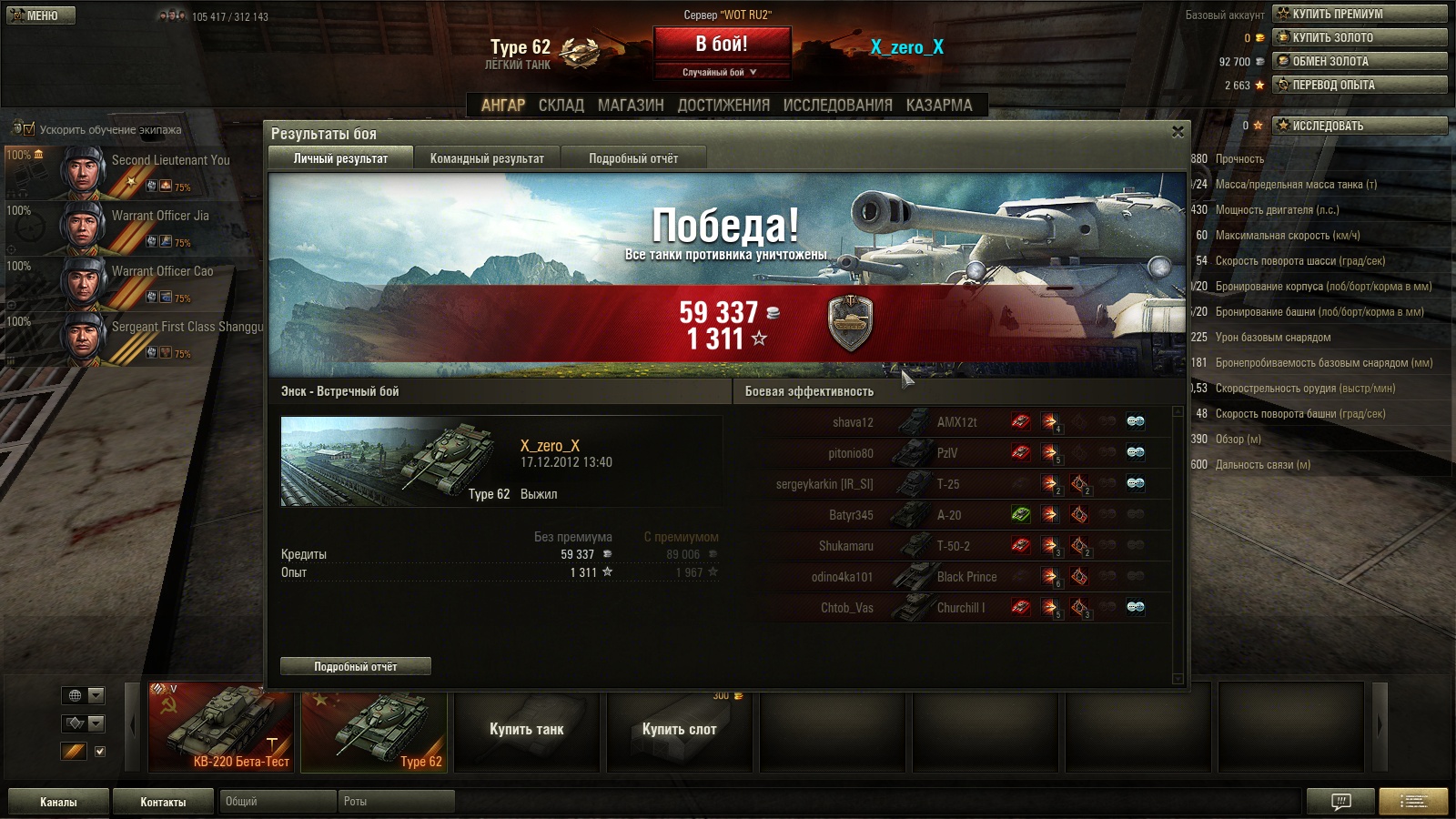Open the МЕНЮ button

click(41, 15)
